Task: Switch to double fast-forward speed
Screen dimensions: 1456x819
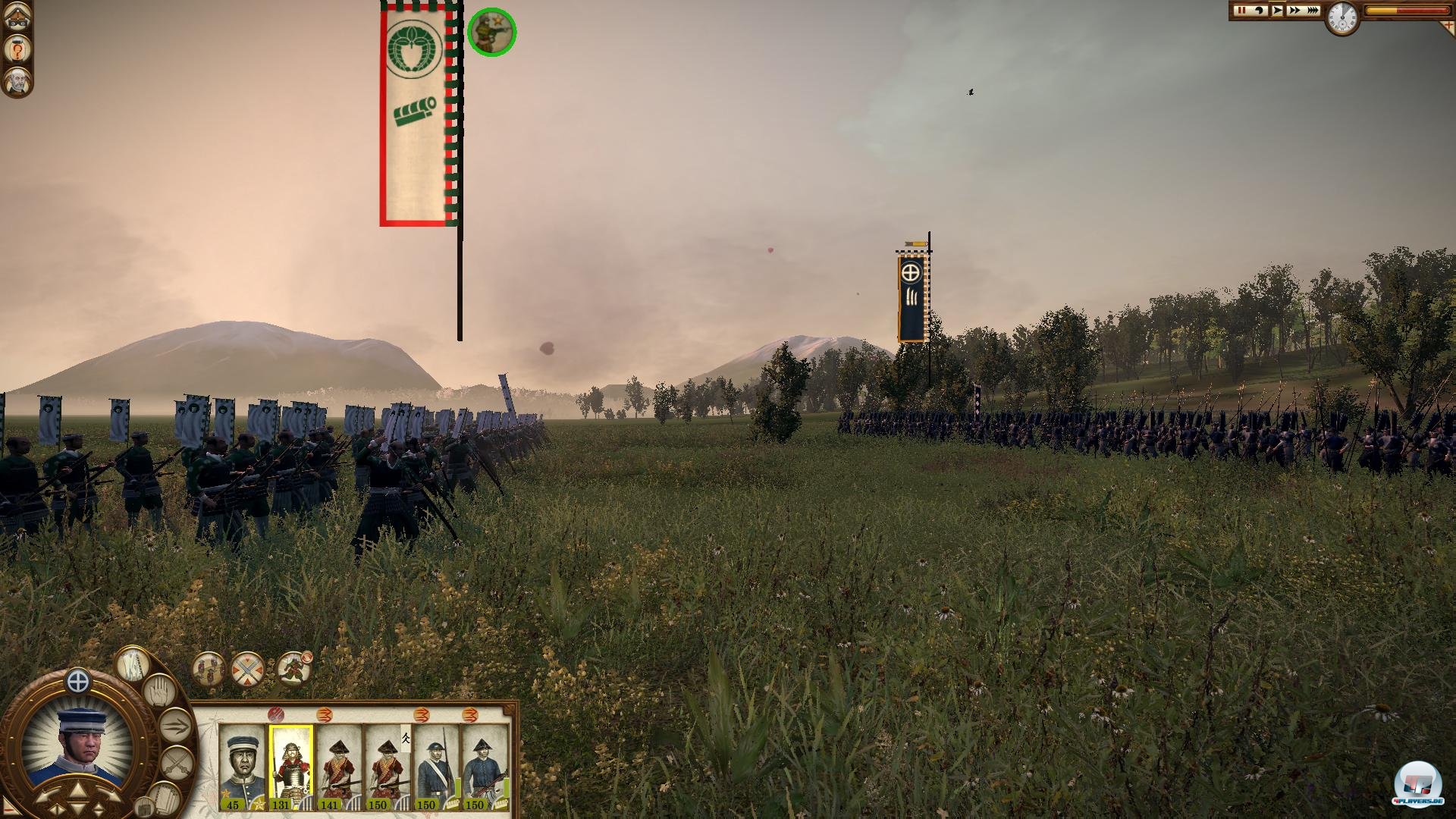Action: 1294,11
